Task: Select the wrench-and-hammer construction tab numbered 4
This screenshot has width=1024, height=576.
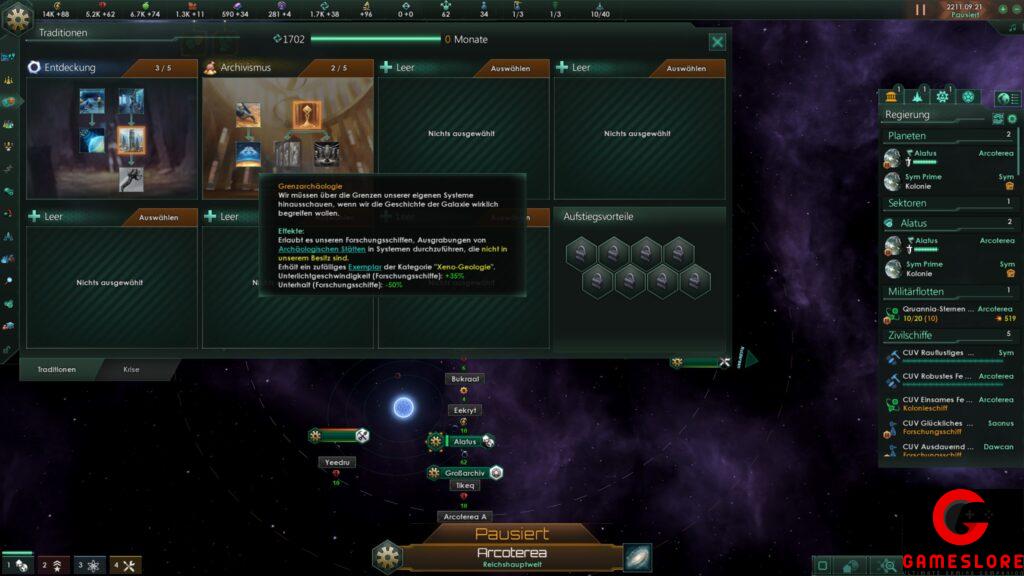Action: click(125, 566)
